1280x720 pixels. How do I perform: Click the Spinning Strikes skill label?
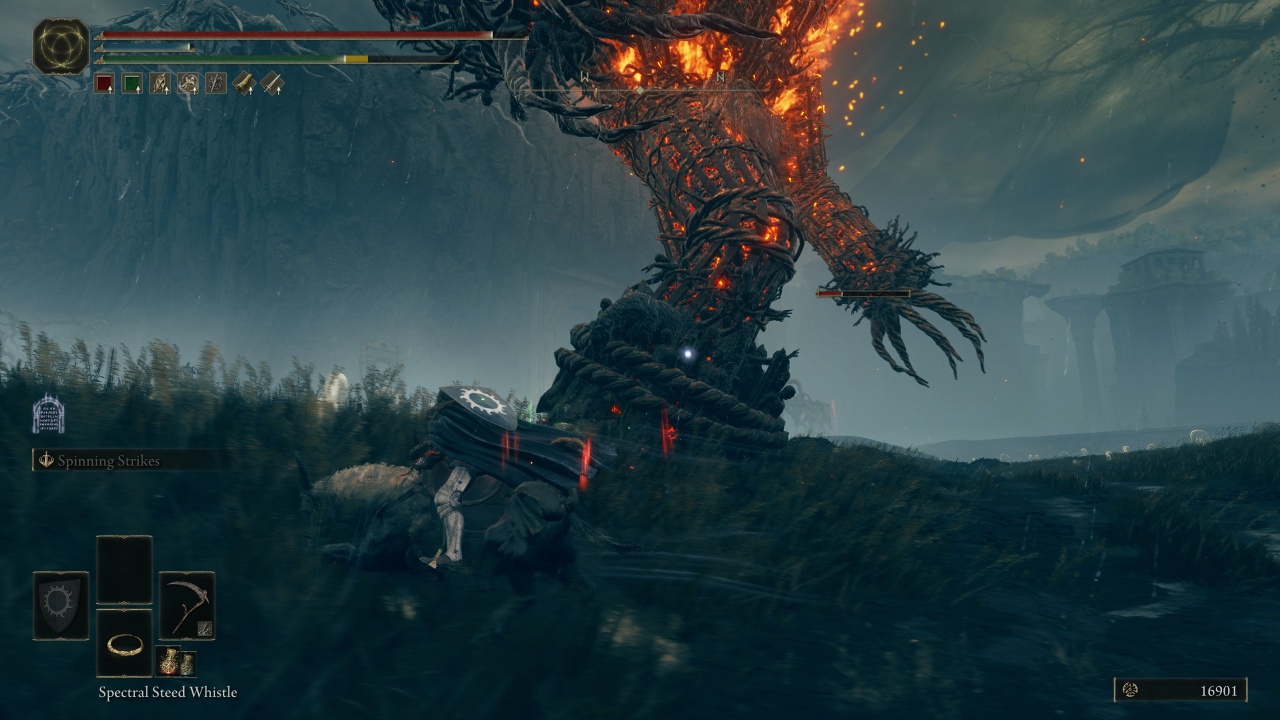[x=110, y=460]
